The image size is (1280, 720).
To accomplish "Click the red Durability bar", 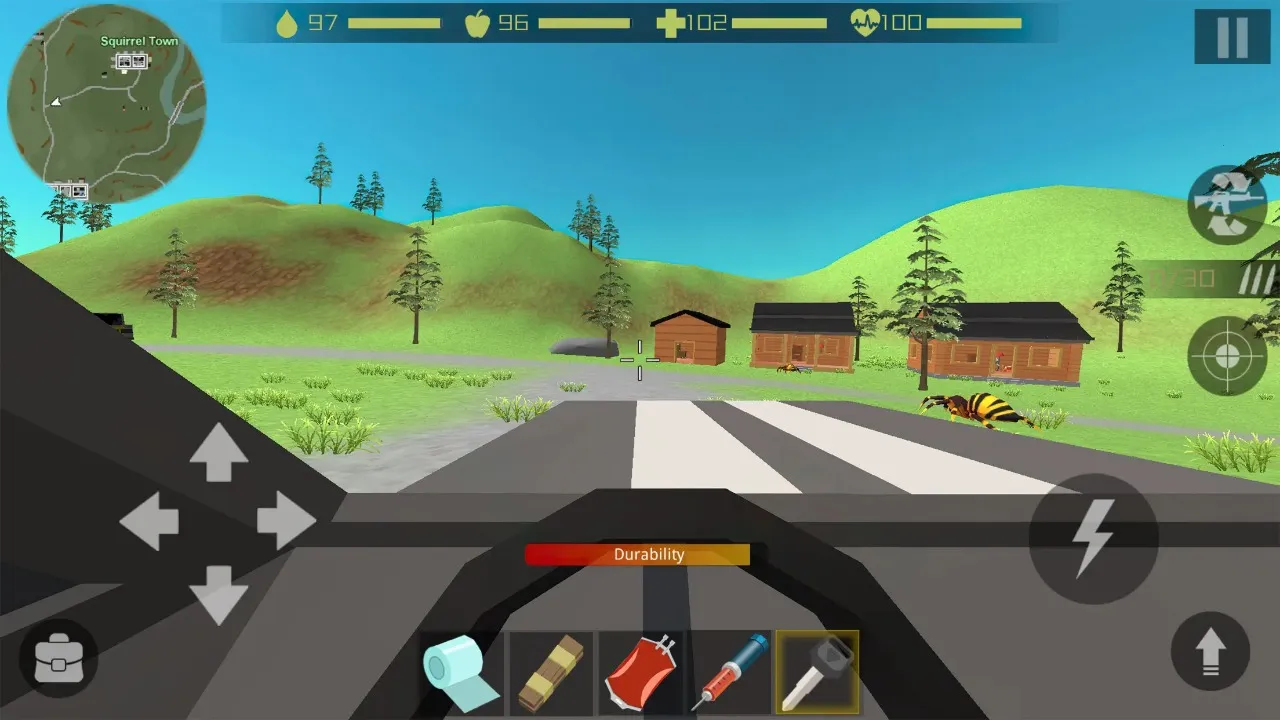I will [640, 555].
